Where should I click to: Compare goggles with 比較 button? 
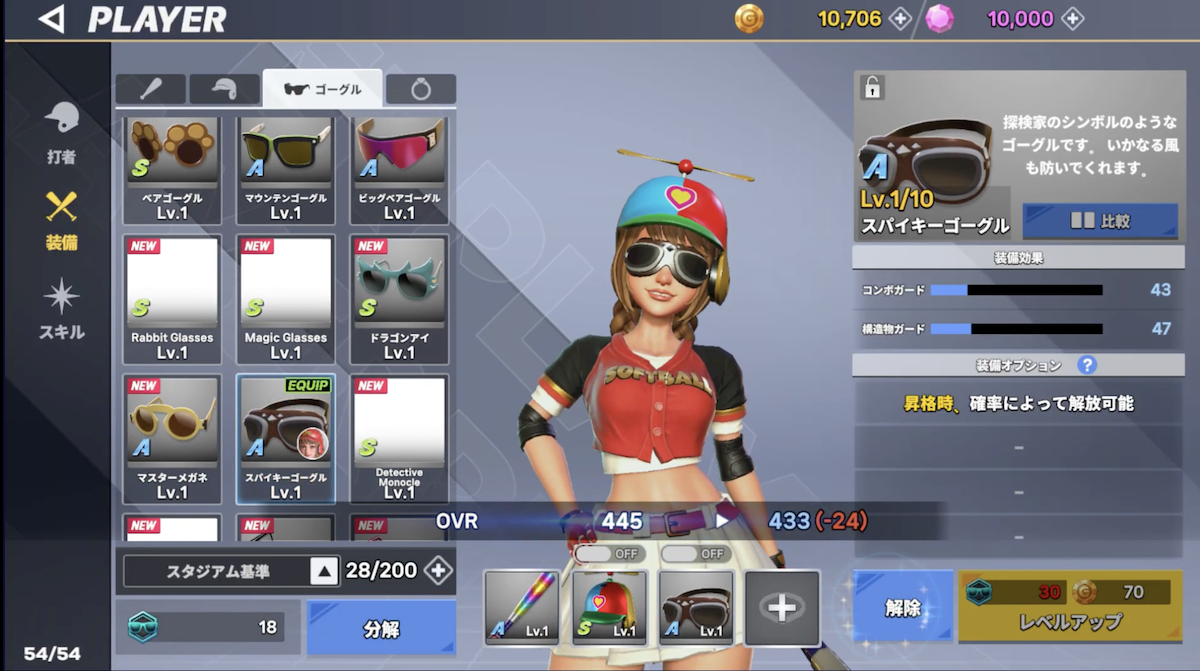tap(1100, 222)
